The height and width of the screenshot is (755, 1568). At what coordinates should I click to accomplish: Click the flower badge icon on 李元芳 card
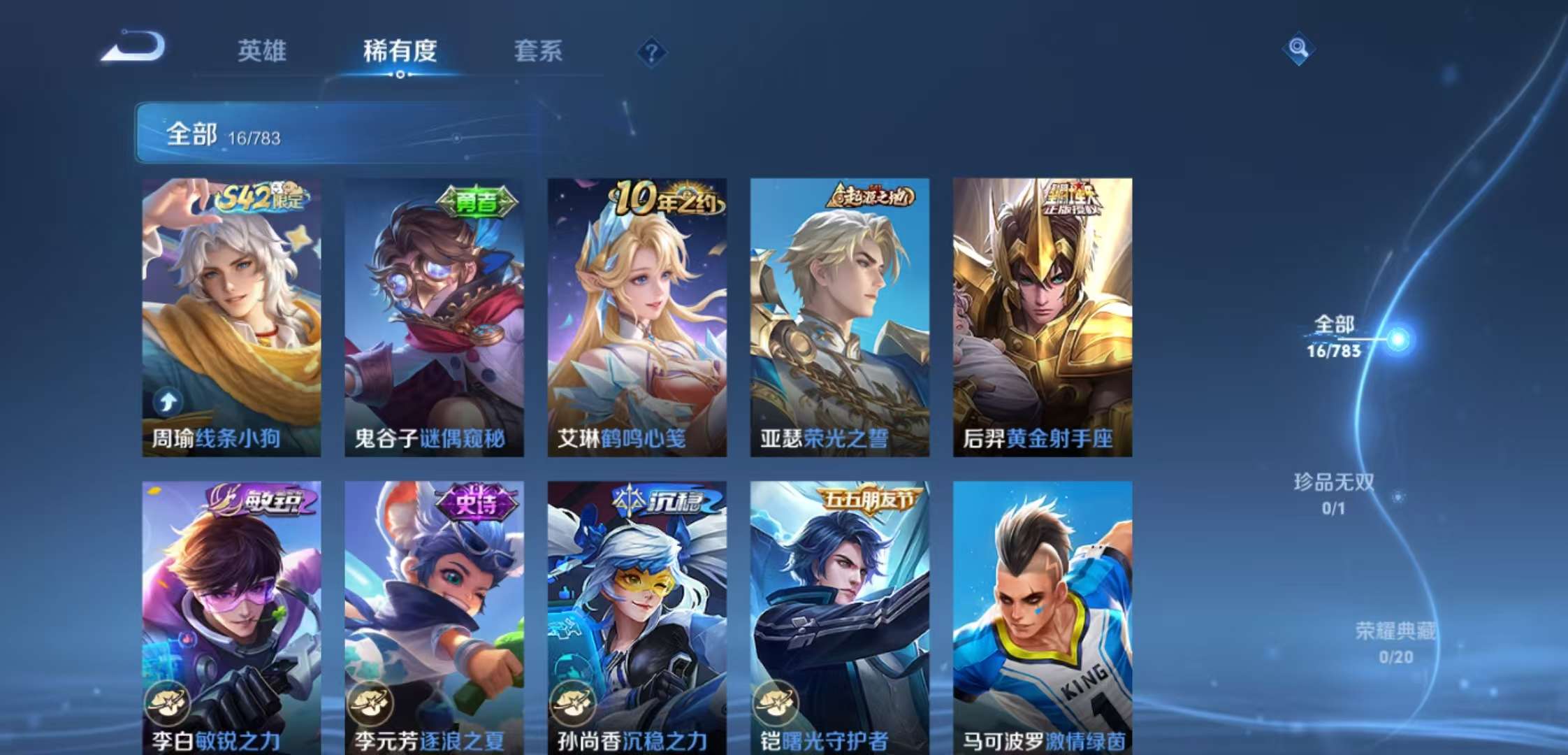(x=369, y=702)
